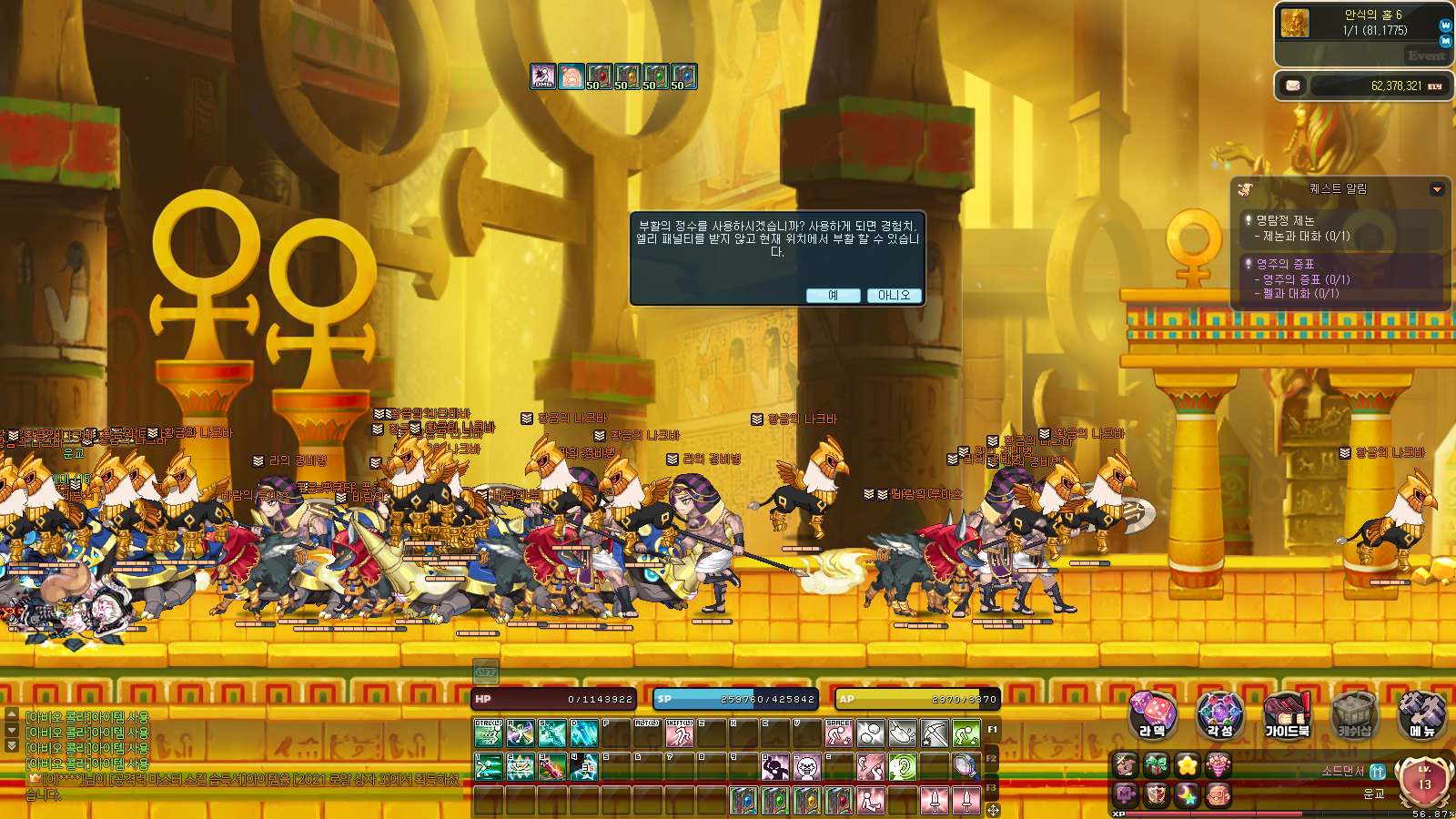Collapse the 퀘스트 알림 quest panel arrow

(x=1437, y=189)
